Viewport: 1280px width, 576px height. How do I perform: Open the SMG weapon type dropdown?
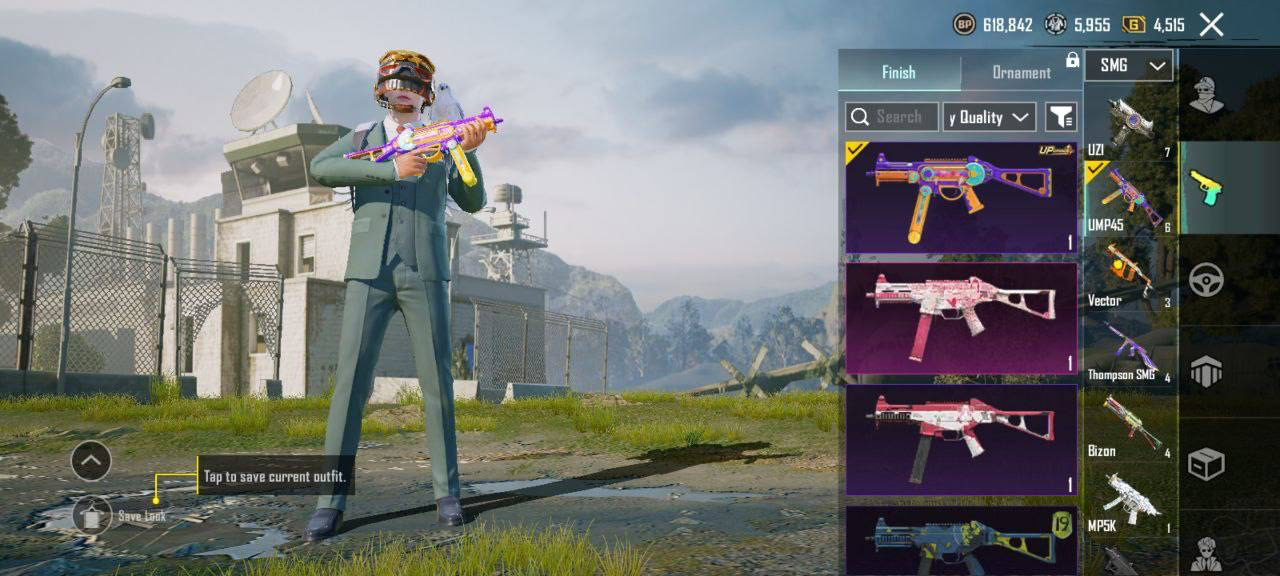click(1128, 65)
